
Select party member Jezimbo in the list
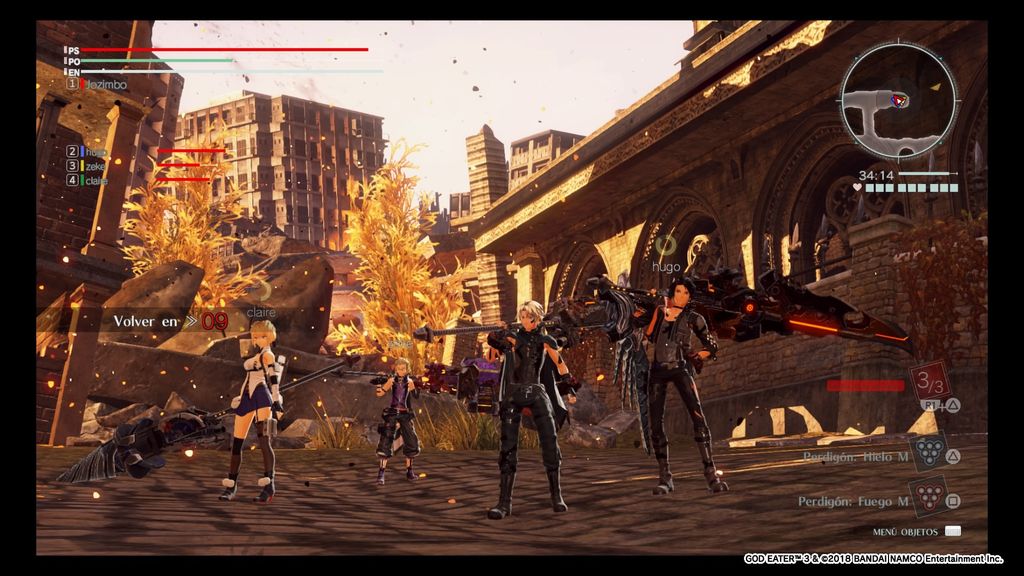(105, 85)
